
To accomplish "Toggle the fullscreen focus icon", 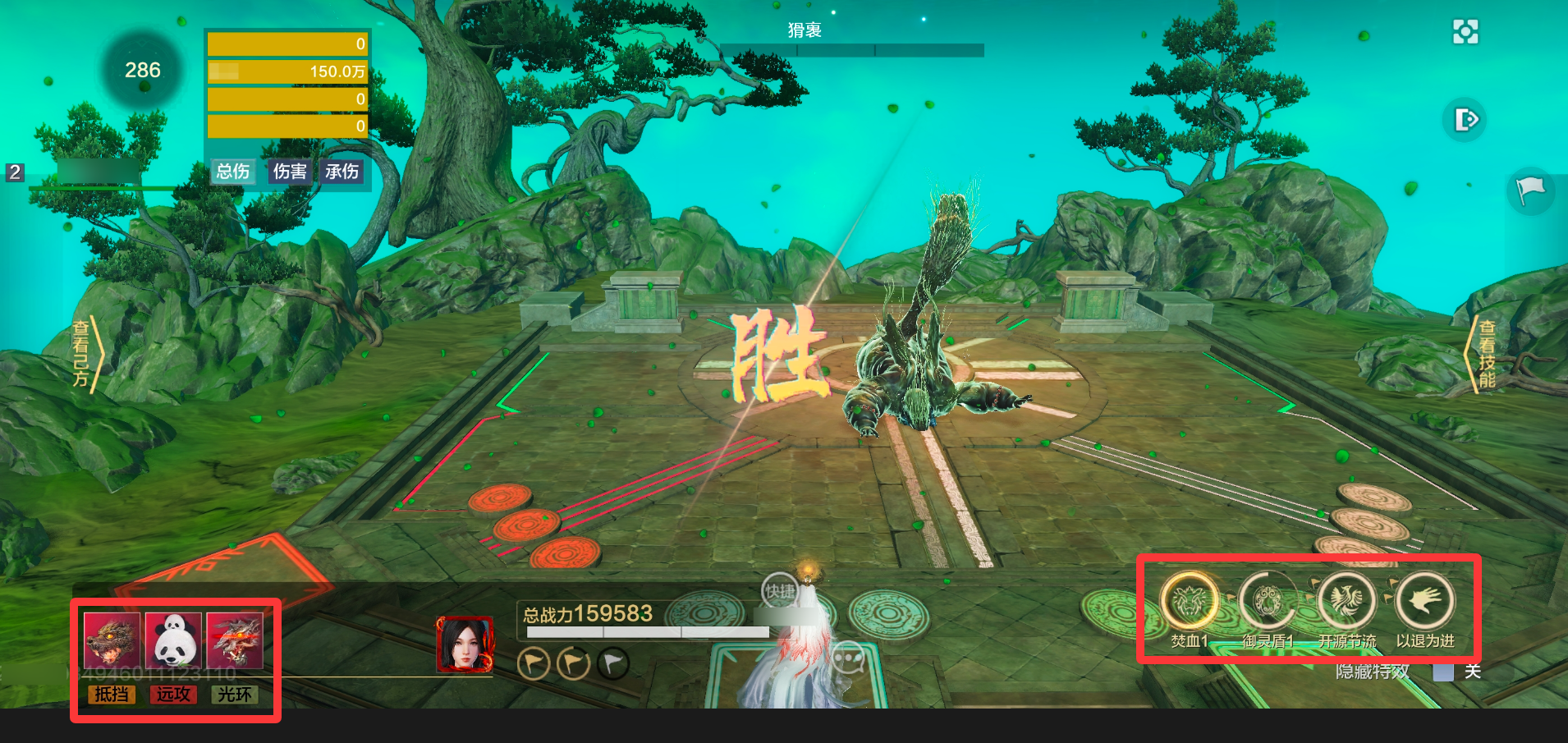I will pos(1465,32).
